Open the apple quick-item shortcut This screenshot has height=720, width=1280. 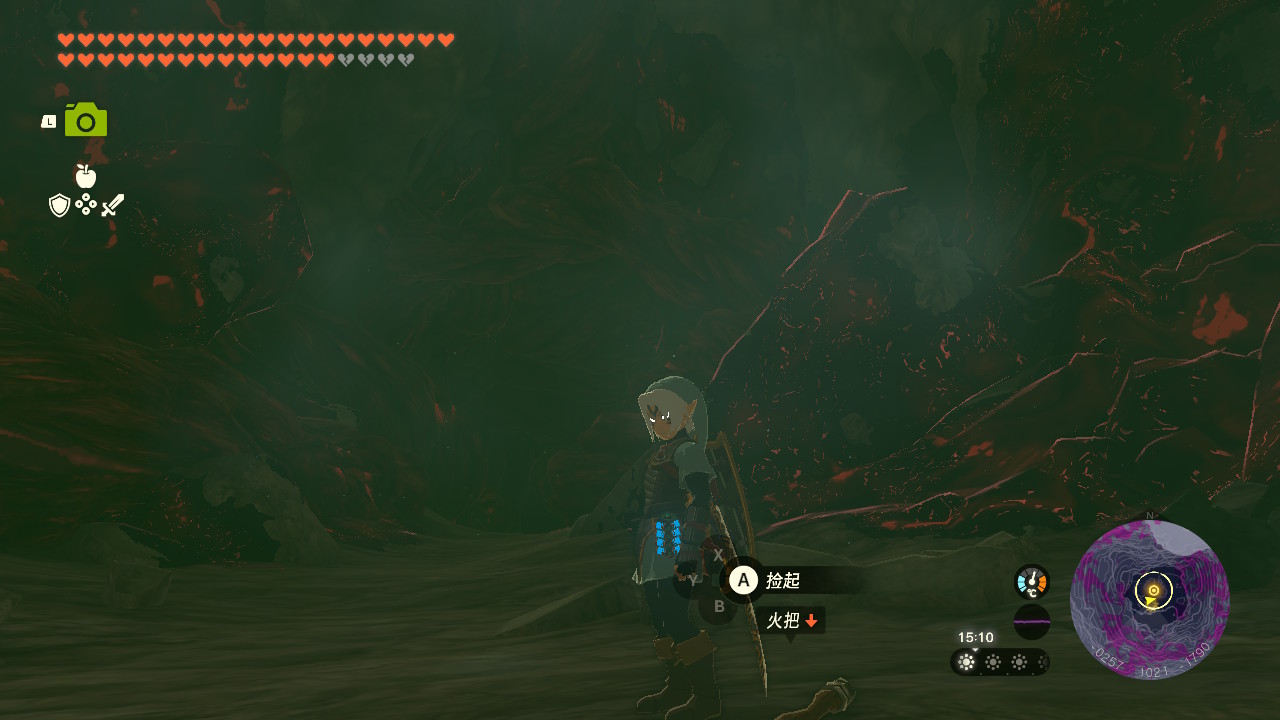(x=86, y=176)
